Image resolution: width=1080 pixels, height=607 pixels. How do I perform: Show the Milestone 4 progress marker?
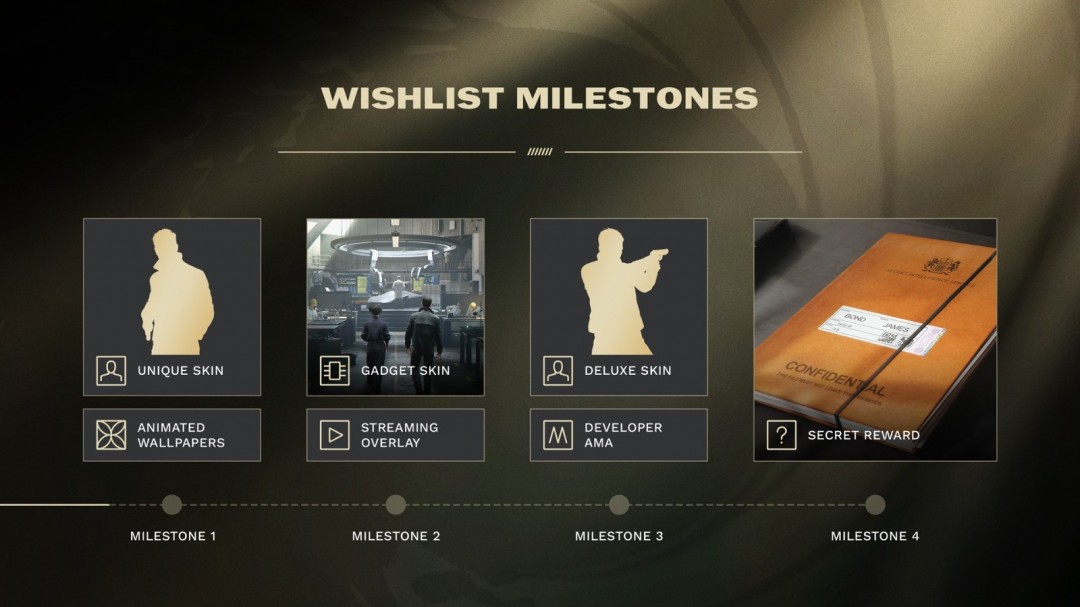point(875,505)
